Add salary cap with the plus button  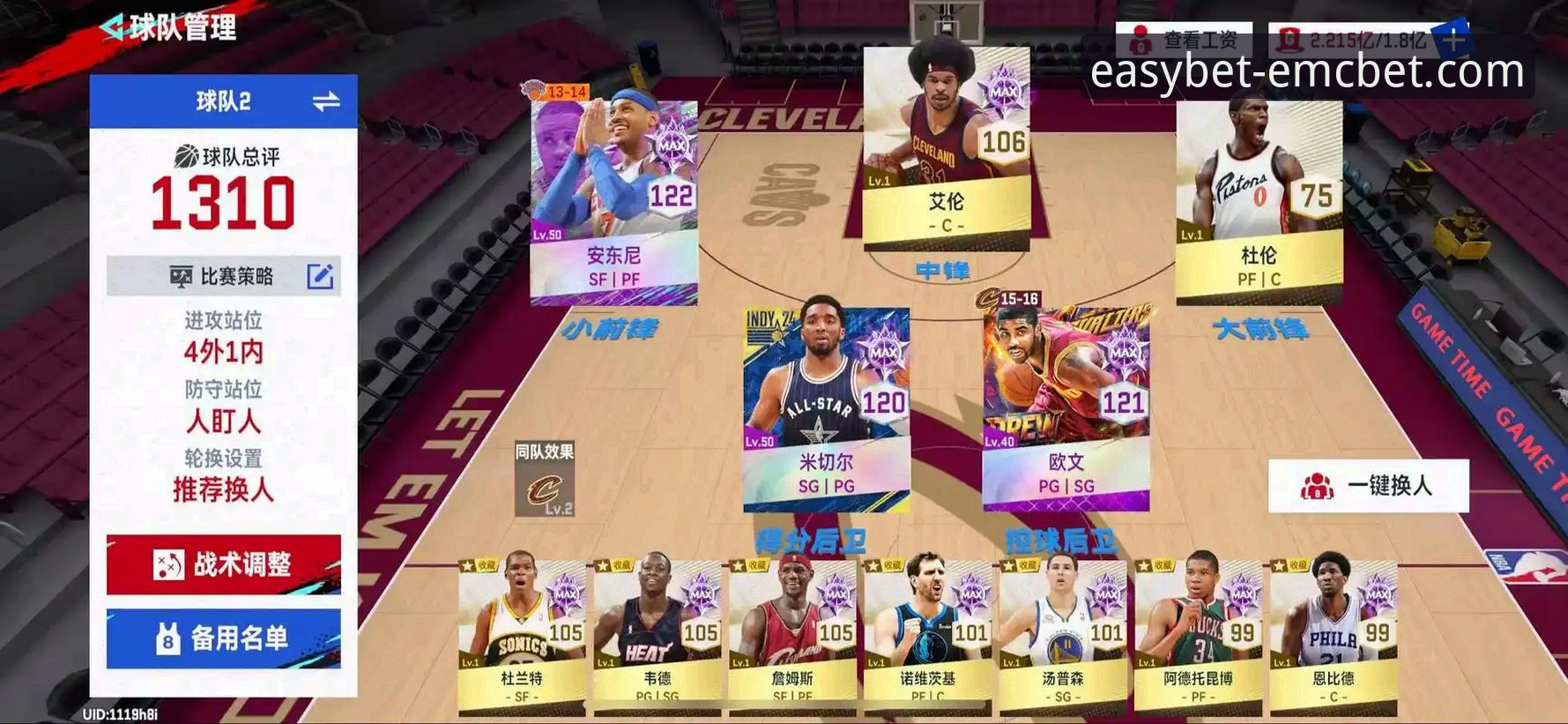1453,41
